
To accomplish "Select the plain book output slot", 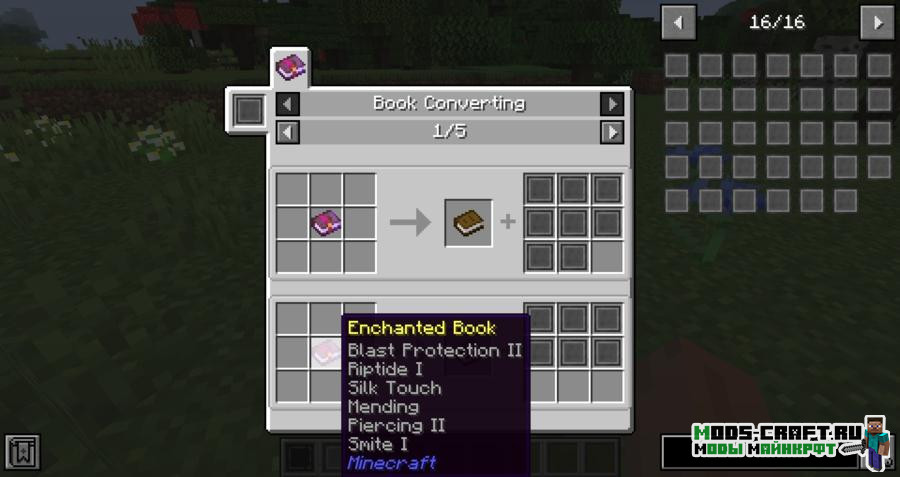I will click(x=468, y=222).
